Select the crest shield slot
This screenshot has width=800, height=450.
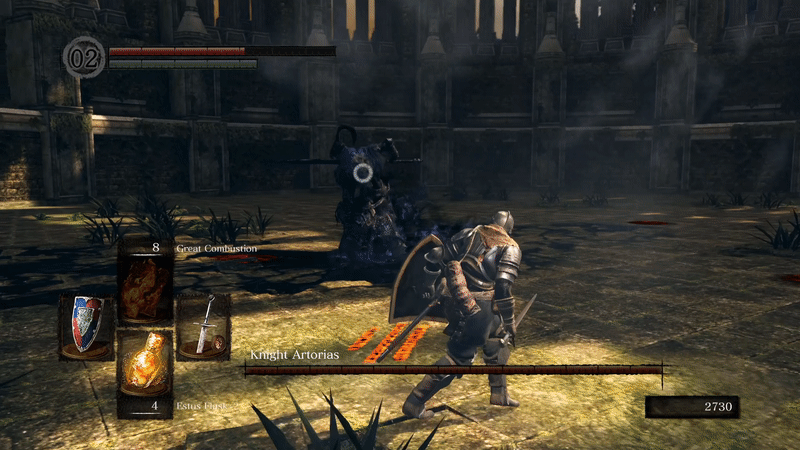pyautogui.click(x=86, y=325)
